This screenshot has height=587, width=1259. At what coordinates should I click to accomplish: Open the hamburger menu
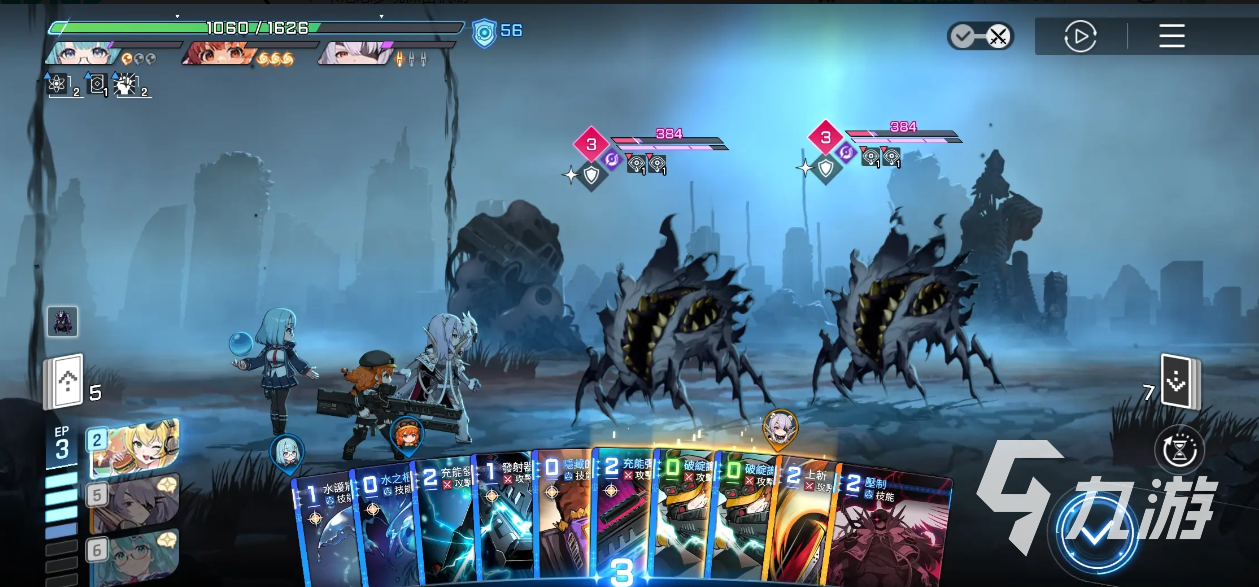[x=1171, y=37]
